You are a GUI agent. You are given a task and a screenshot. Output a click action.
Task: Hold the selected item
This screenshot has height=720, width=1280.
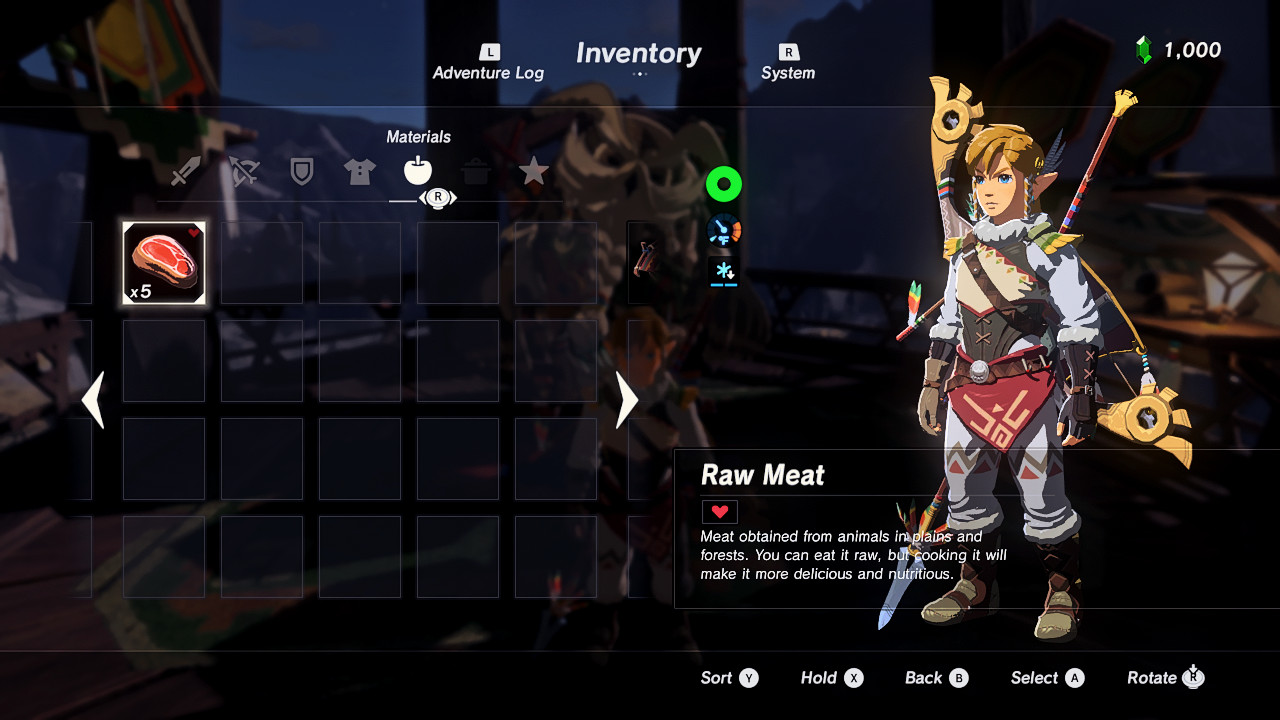click(x=831, y=678)
